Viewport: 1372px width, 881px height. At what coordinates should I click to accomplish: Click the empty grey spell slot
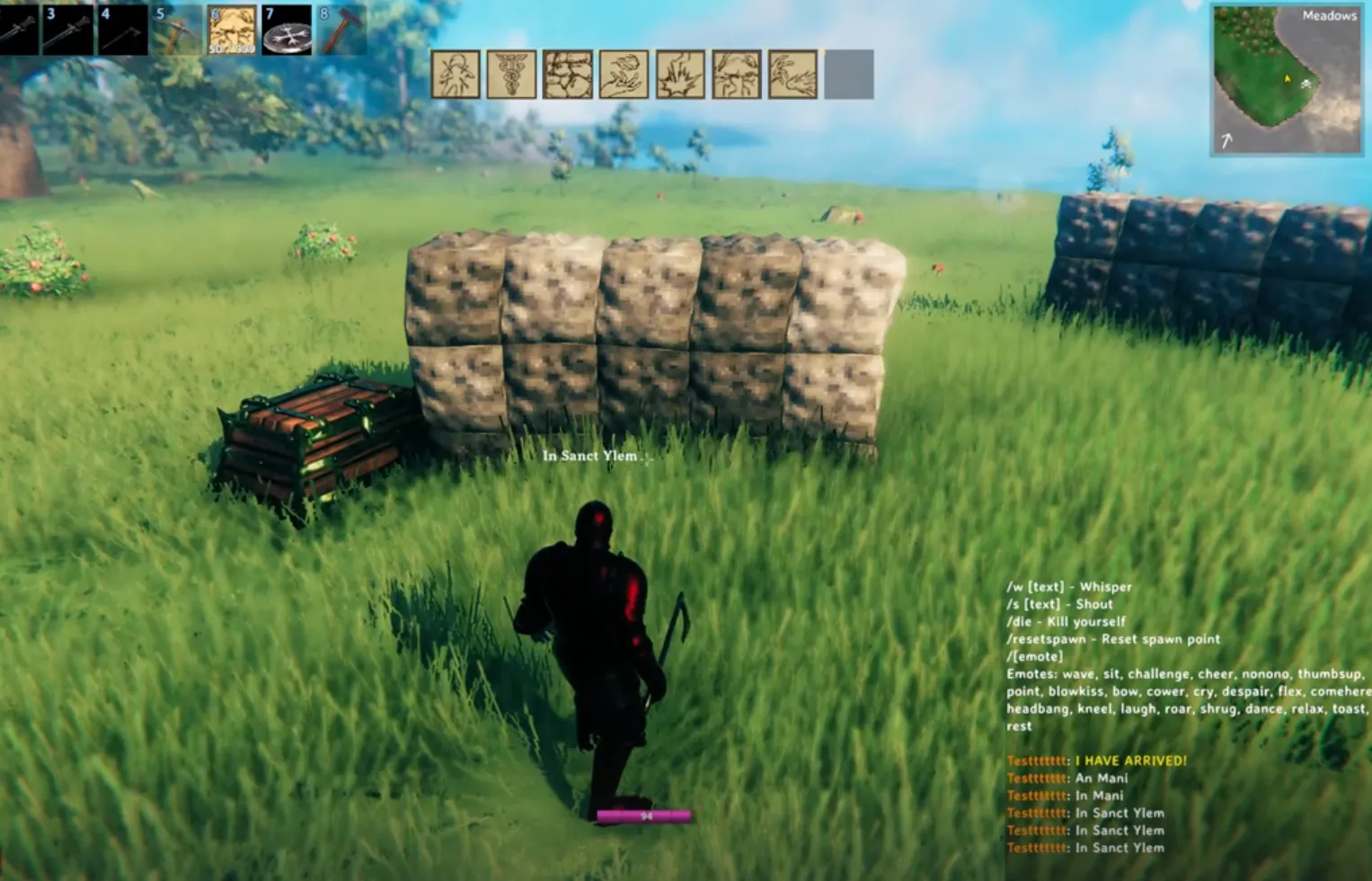pyautogui.click(x=849, y=74)
